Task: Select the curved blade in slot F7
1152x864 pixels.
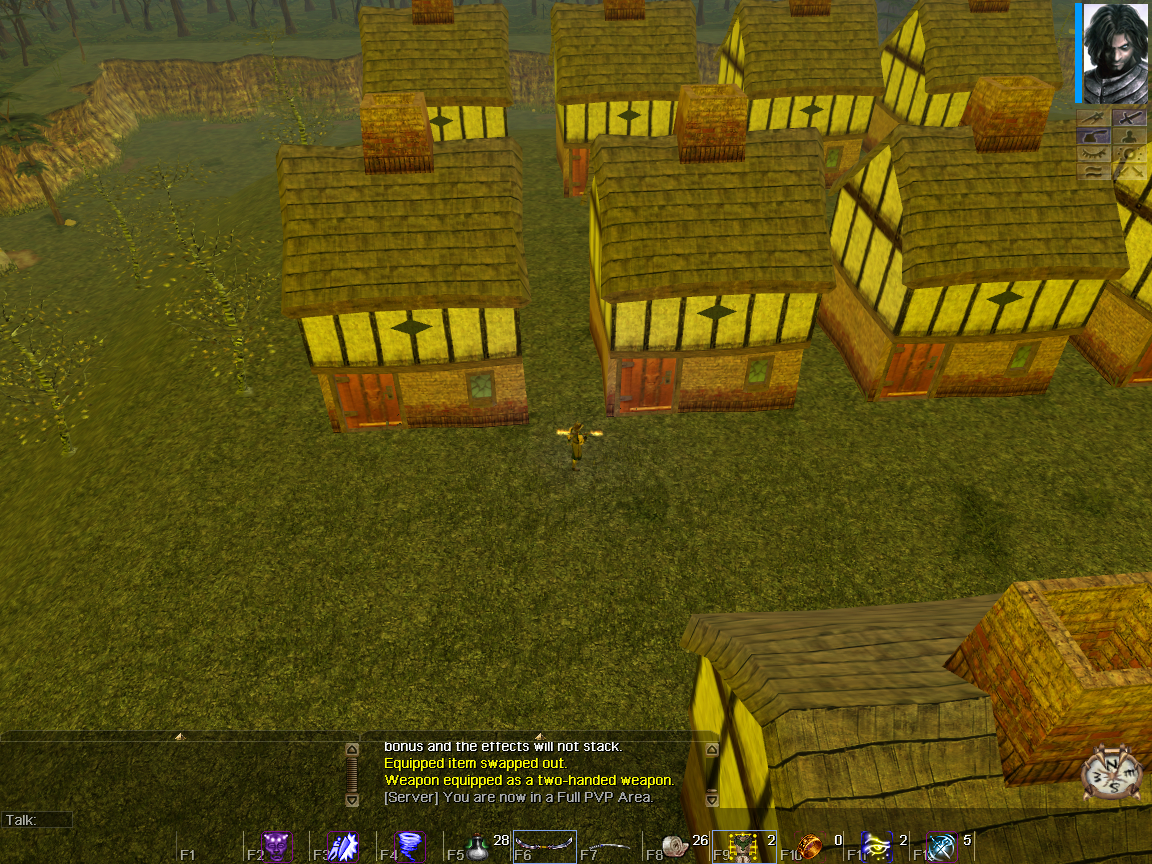Action: point(611,847)
